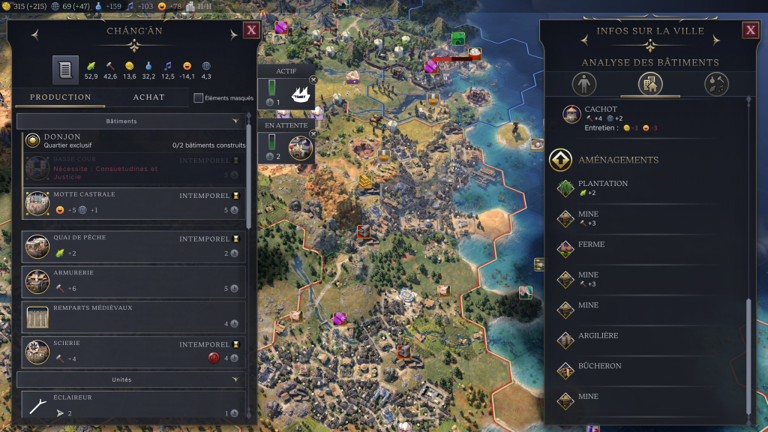Pick the Éclaireur unit entry

coord(130,405)
